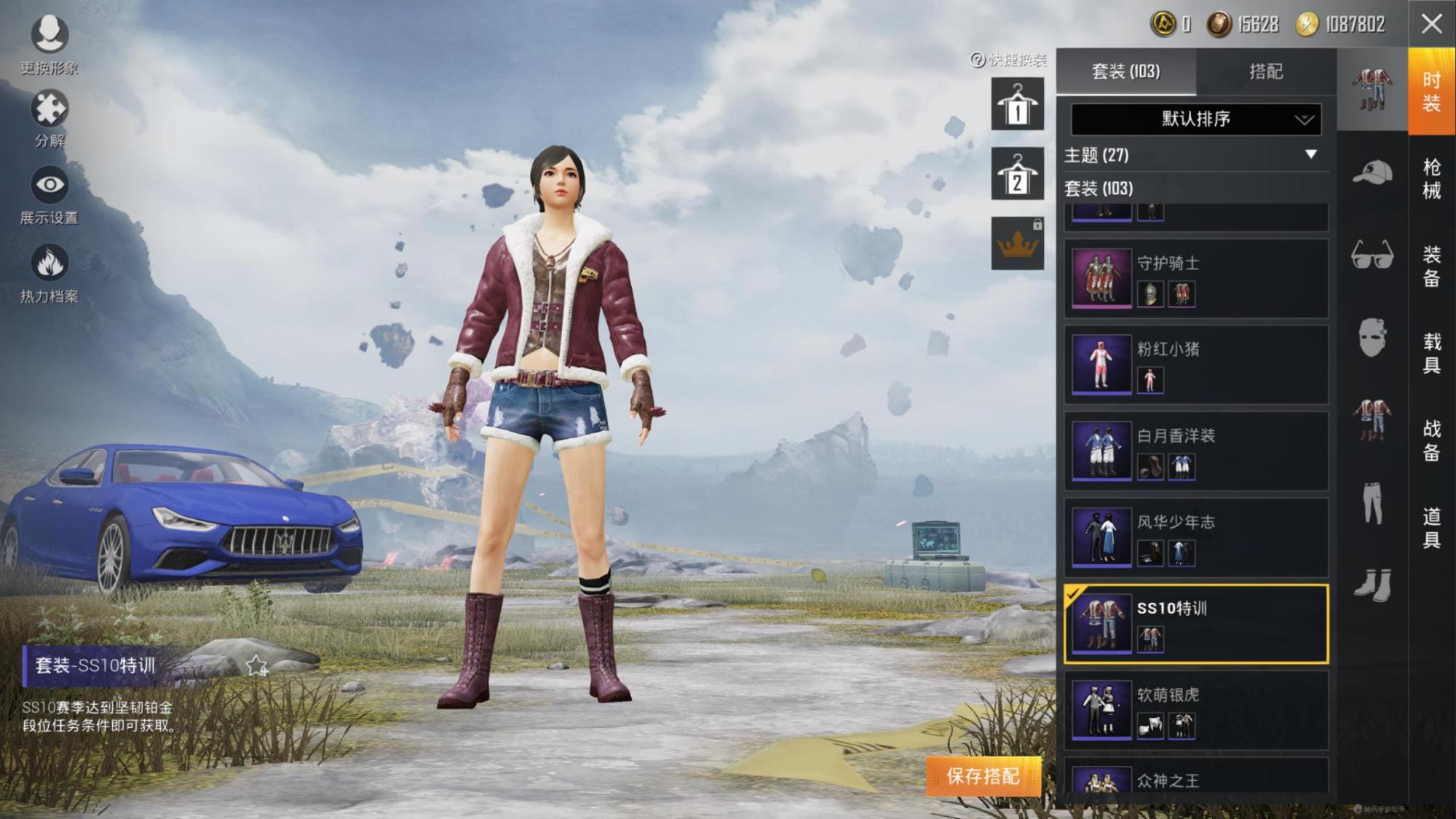Screen dimensions: 1456x819
Task: Choose the 白月香洋装 outfit set
Action: tap(1195, 451)
